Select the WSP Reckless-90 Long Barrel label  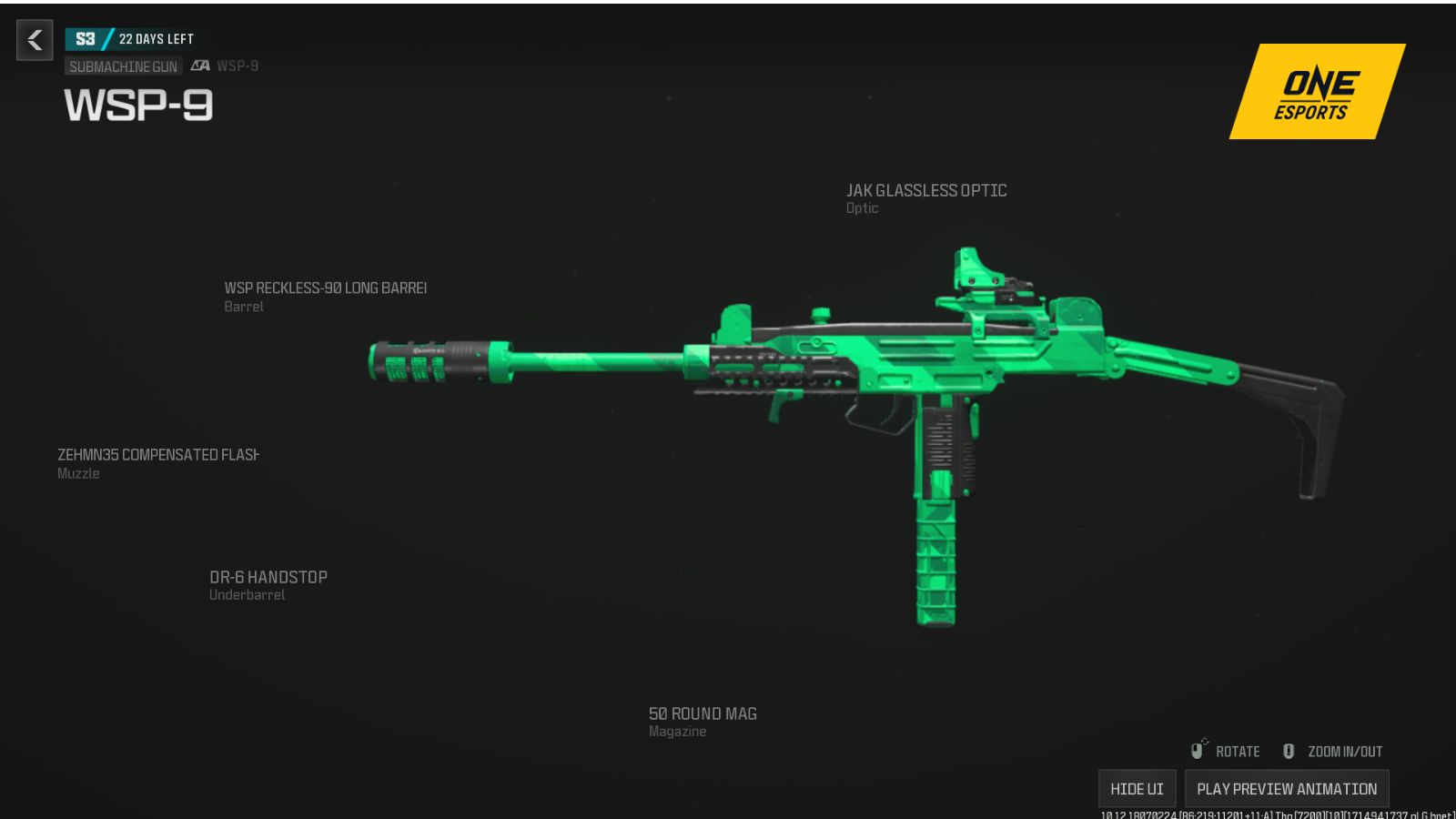(x=325, y=288)
